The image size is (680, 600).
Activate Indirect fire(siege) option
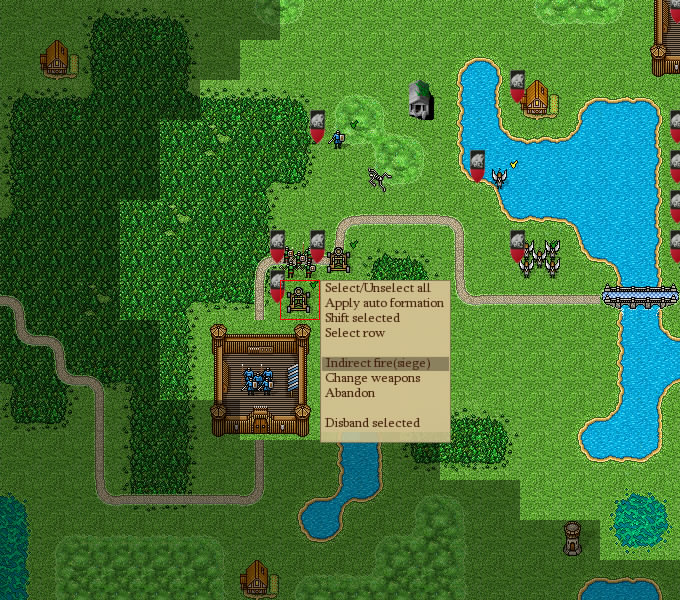coord(385,363)
